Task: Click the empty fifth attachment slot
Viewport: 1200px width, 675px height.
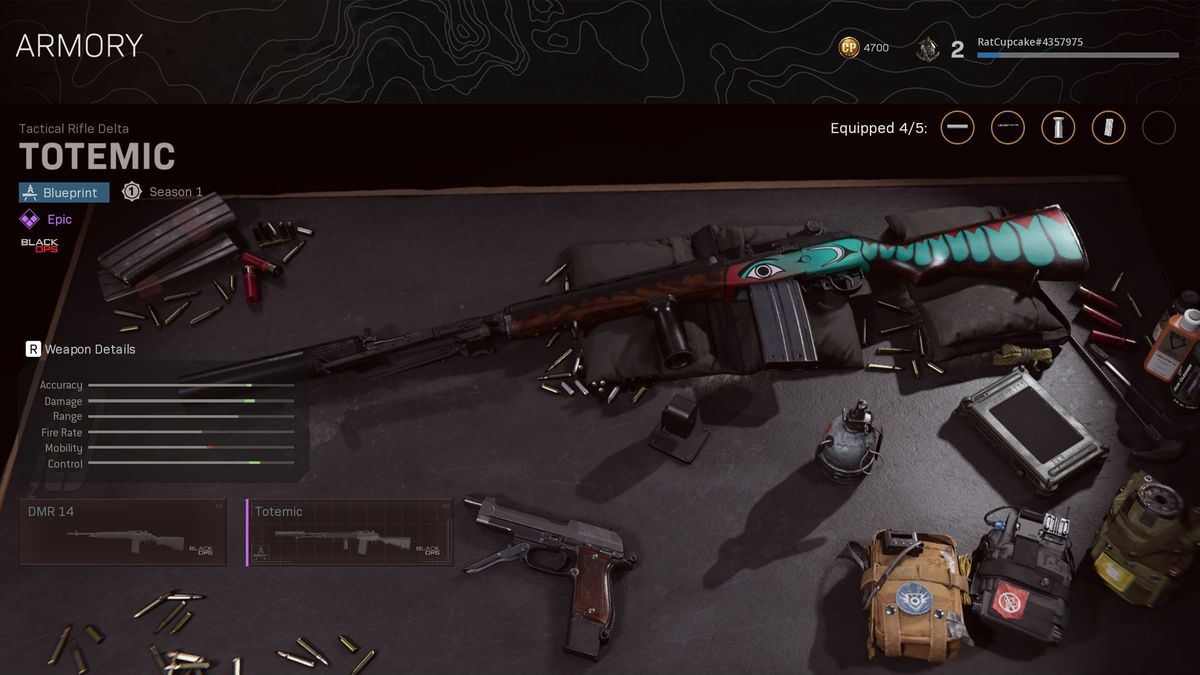Action: [1159, 128]
